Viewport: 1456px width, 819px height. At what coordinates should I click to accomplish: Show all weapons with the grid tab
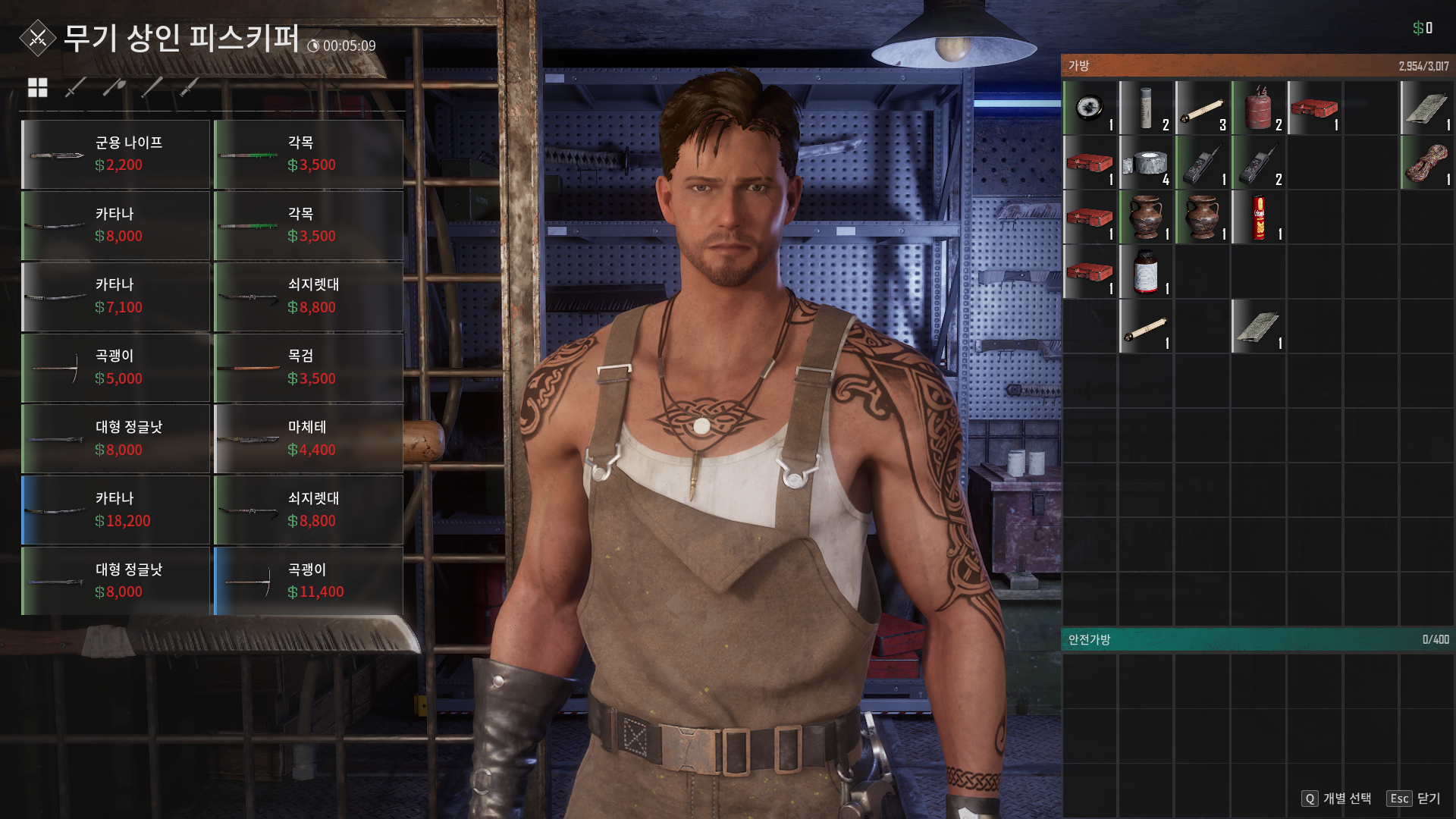[37, 88]
